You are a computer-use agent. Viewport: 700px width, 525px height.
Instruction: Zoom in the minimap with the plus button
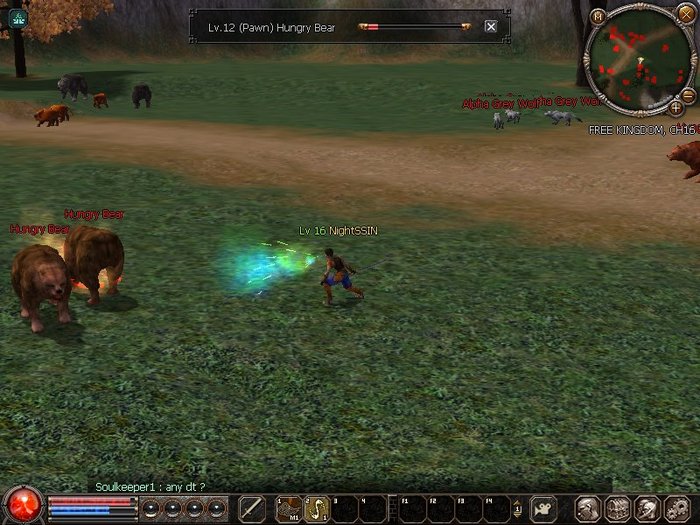676,107
